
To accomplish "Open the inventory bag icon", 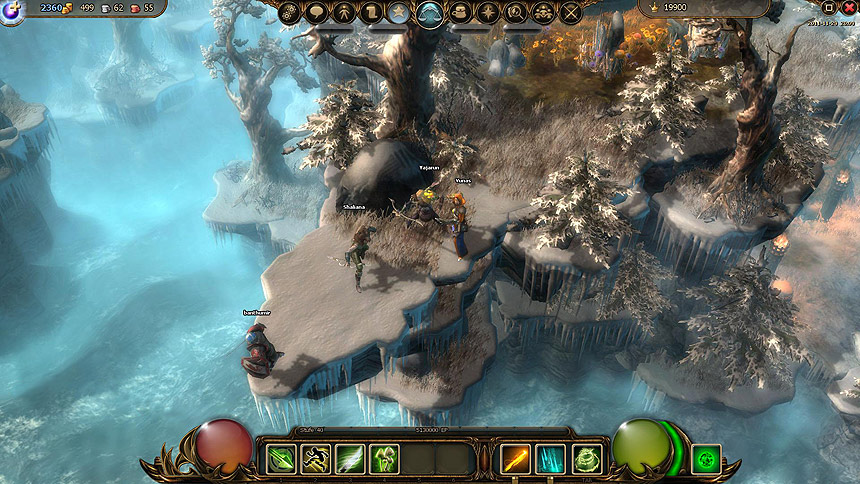I will [461, 13].
